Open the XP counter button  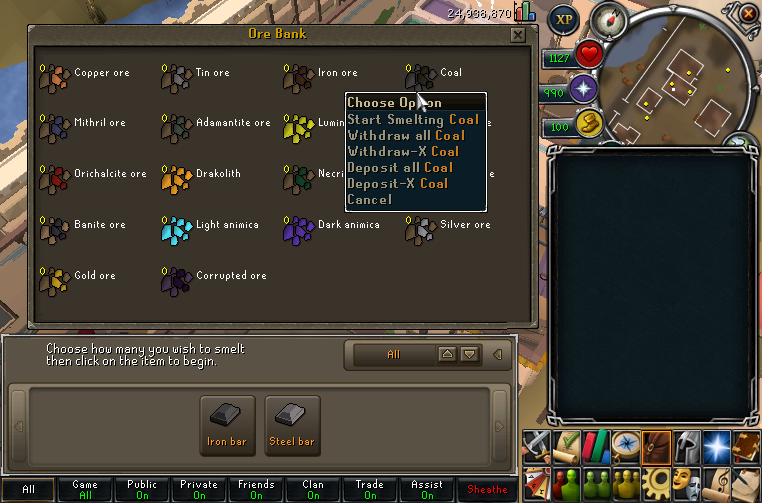click(x=565, y=19)
